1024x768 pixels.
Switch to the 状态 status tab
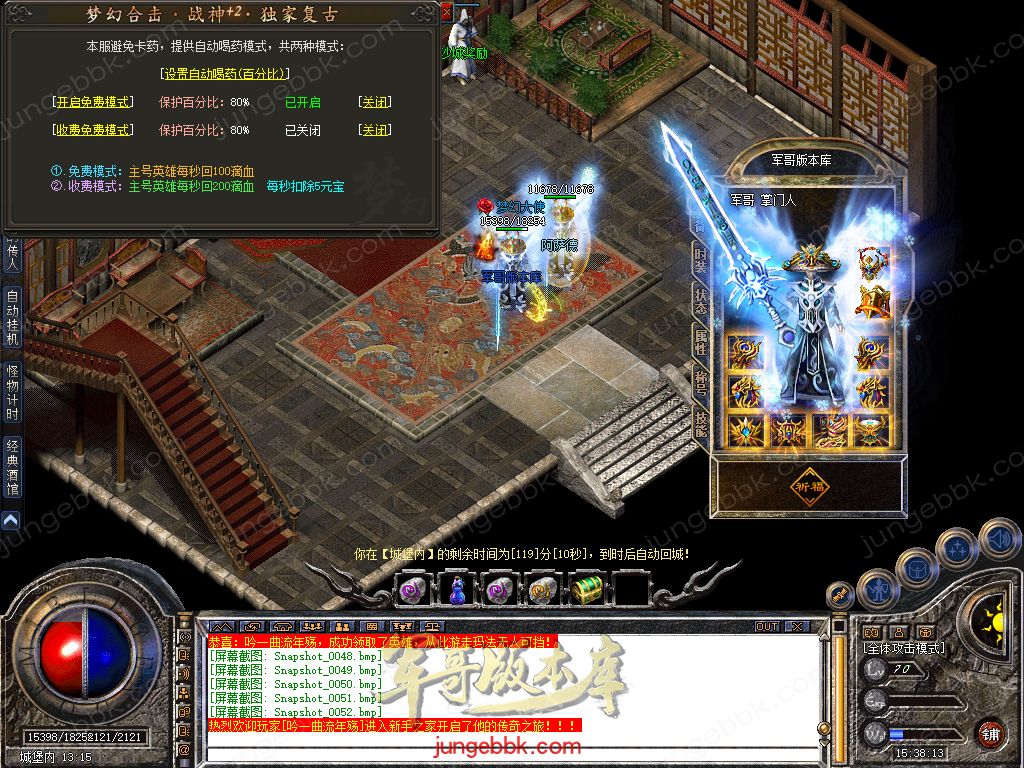coord(701,302)
